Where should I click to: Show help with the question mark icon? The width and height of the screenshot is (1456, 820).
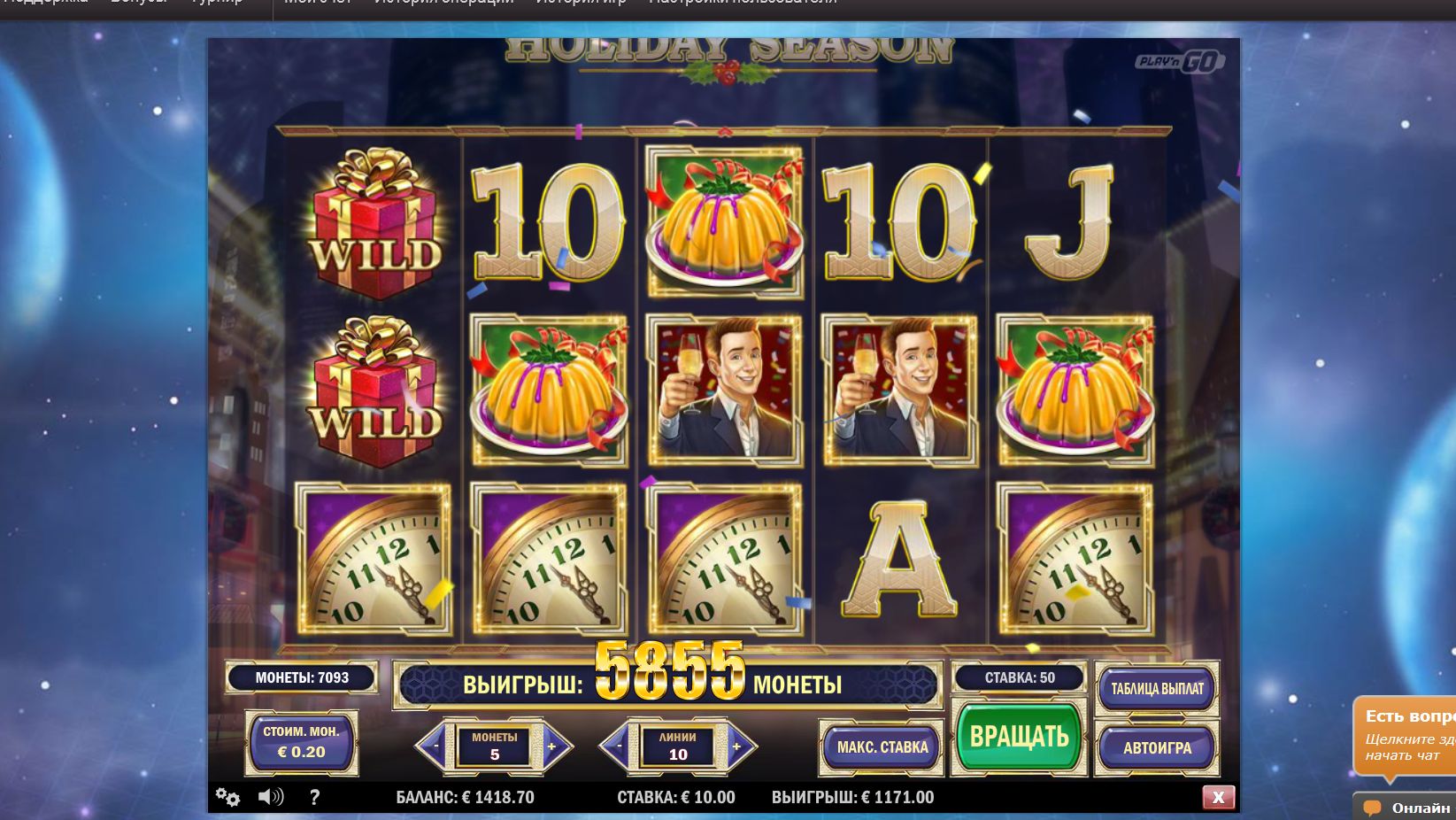(314, 797)
